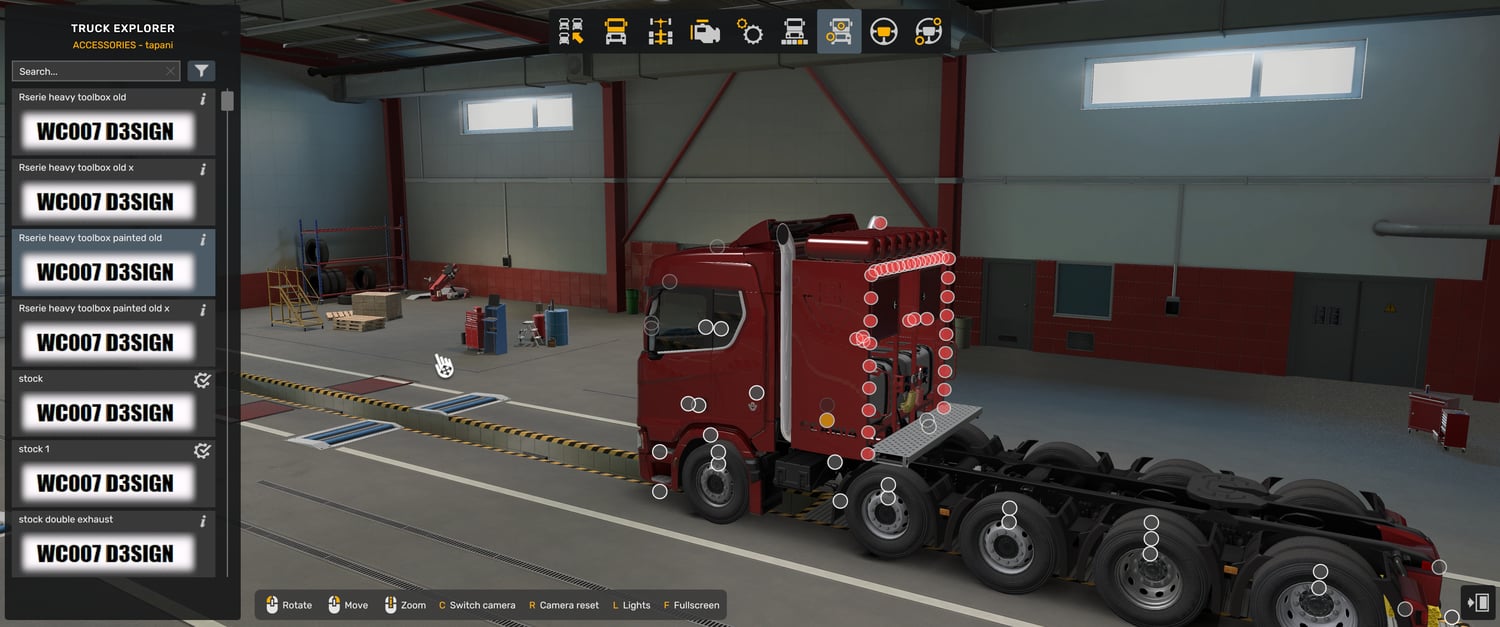
Task: Switch to the yellow cabin tab
Action: [x=616, y=32]
